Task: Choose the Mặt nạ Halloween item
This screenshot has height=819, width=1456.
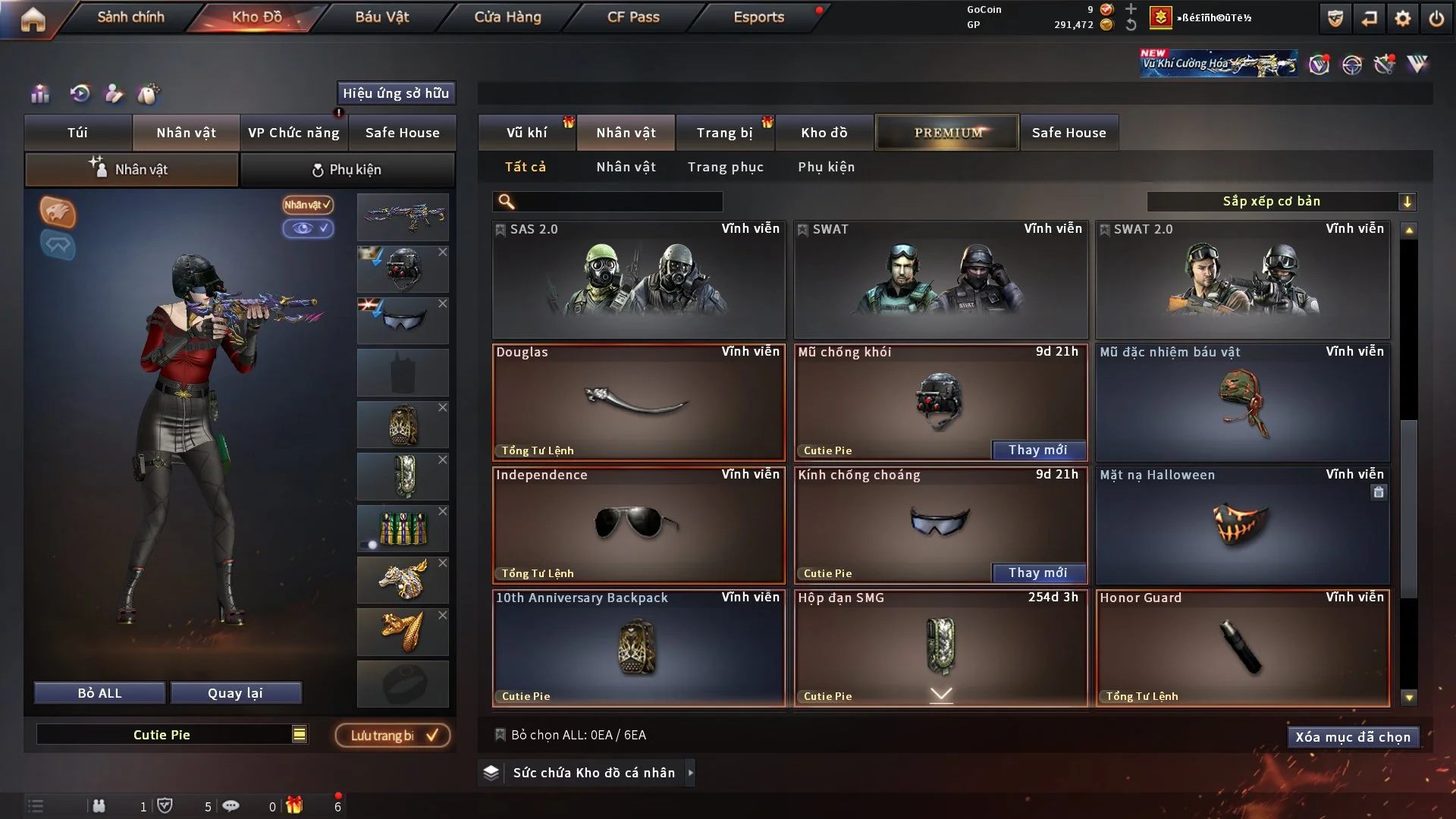Action: (1242, 525)
